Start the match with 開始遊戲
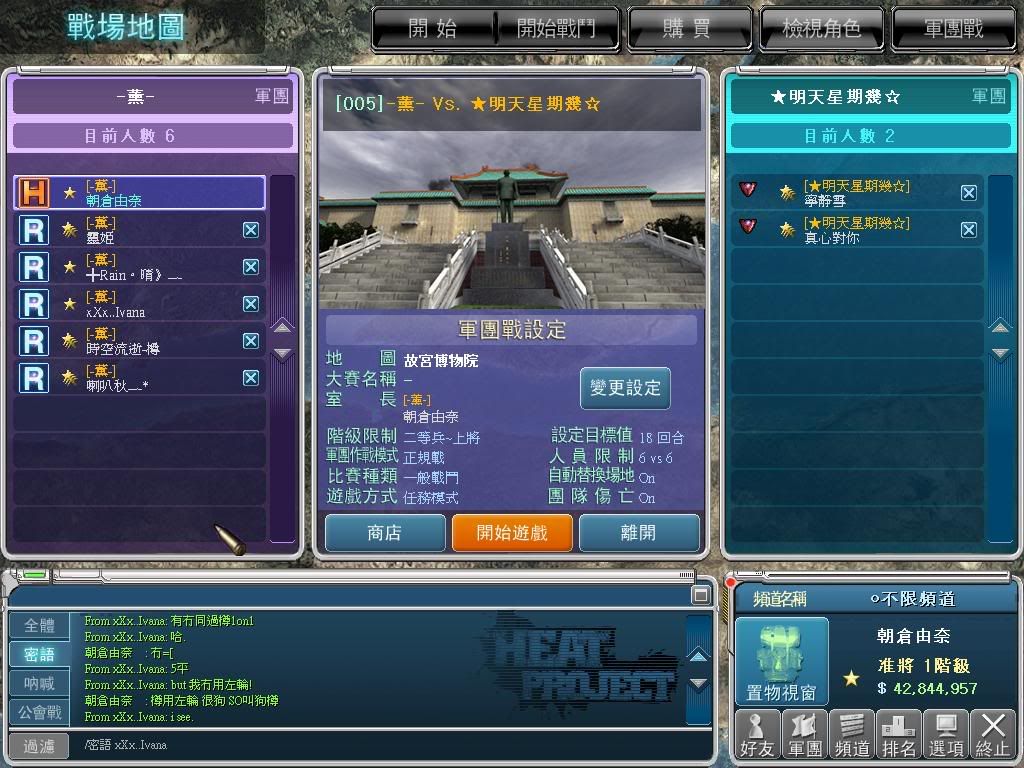The image size is (1024, 768). tap(511, 533)
